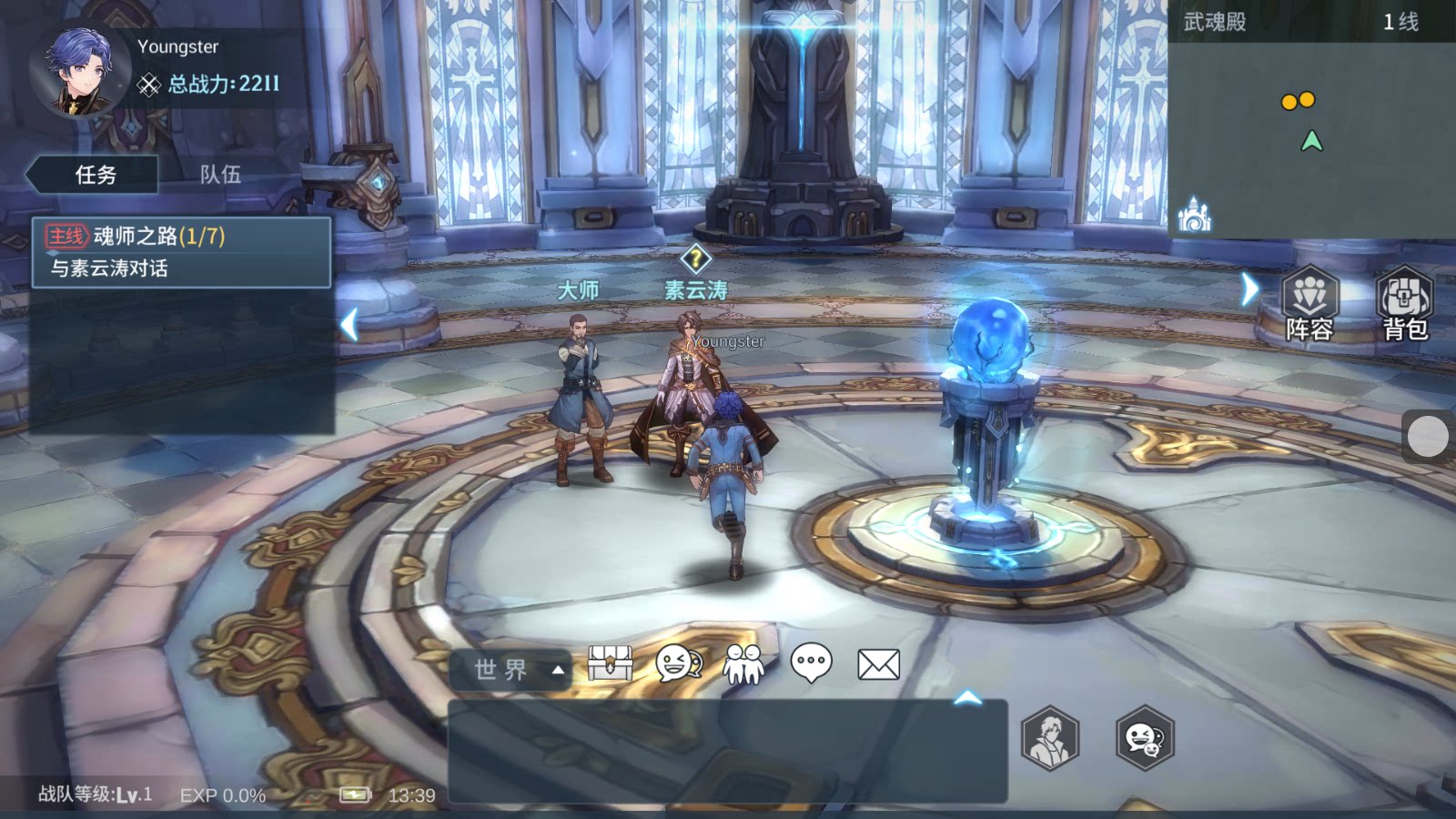
Task: Expand the chat box with the up arrow
Action: [x=967, y=698]
